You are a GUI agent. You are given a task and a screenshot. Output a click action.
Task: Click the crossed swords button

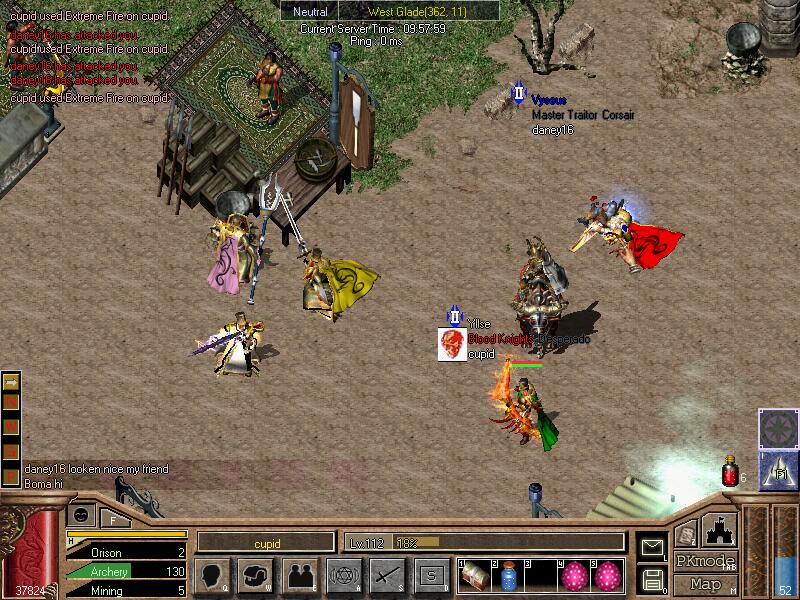pos(387,575)
